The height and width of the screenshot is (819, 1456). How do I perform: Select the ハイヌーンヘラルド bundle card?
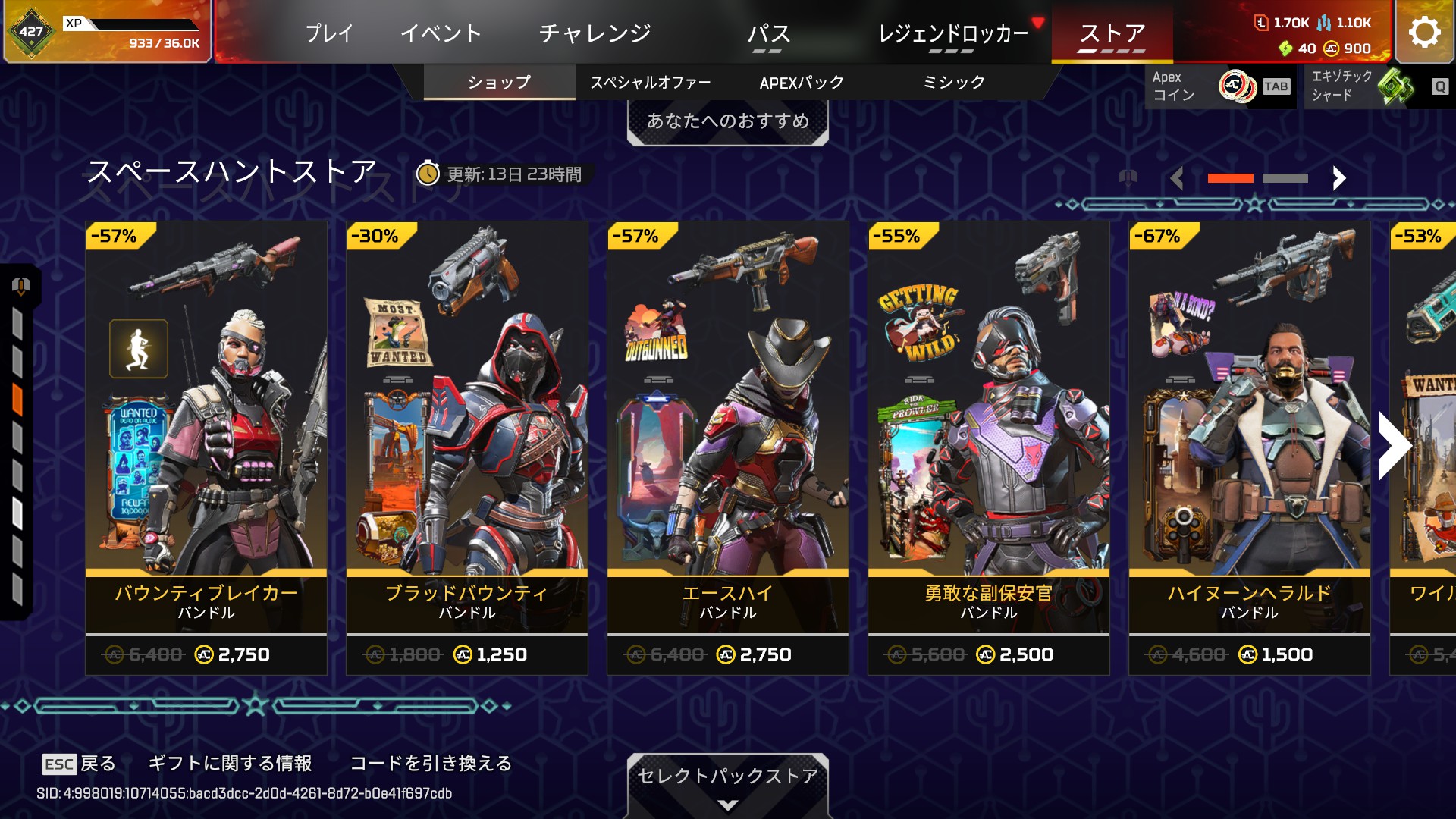pyautogui.click(x=1250, y=447)
